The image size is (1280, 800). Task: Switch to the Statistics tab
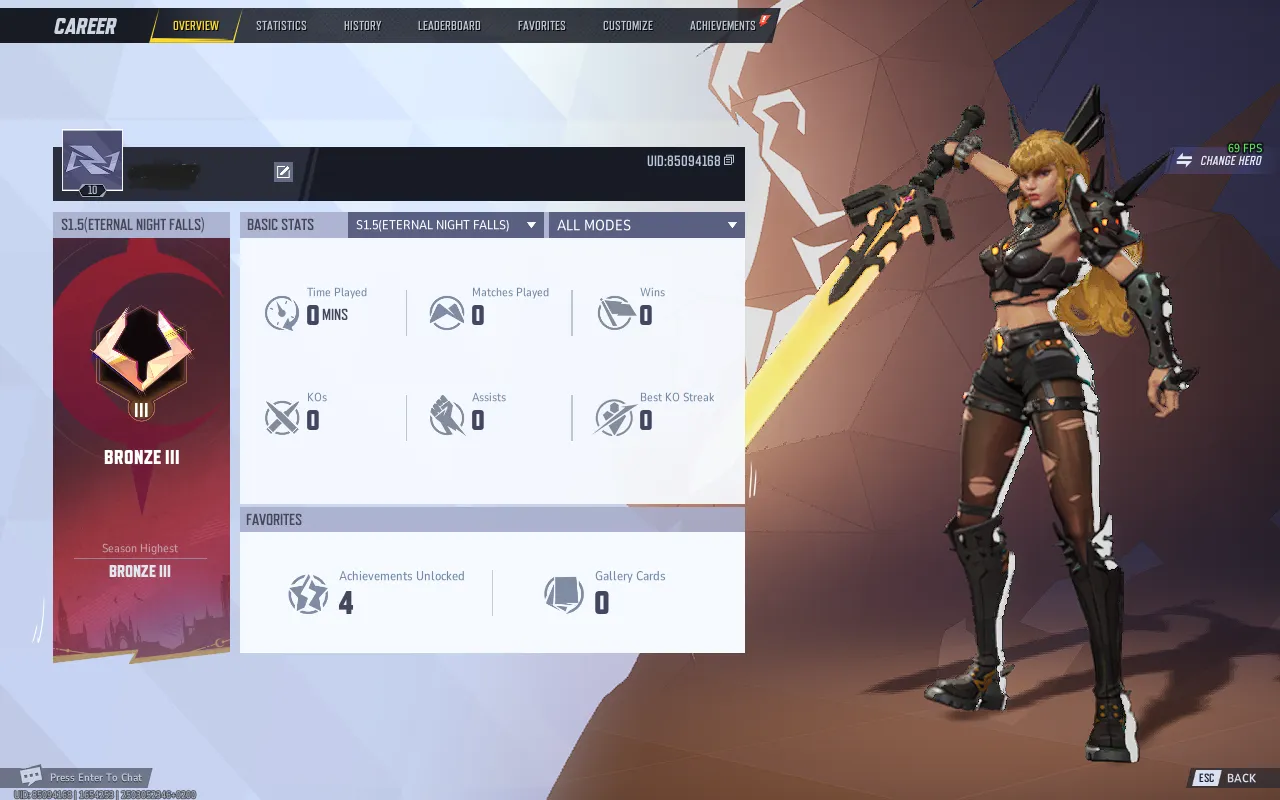(281, 25)
